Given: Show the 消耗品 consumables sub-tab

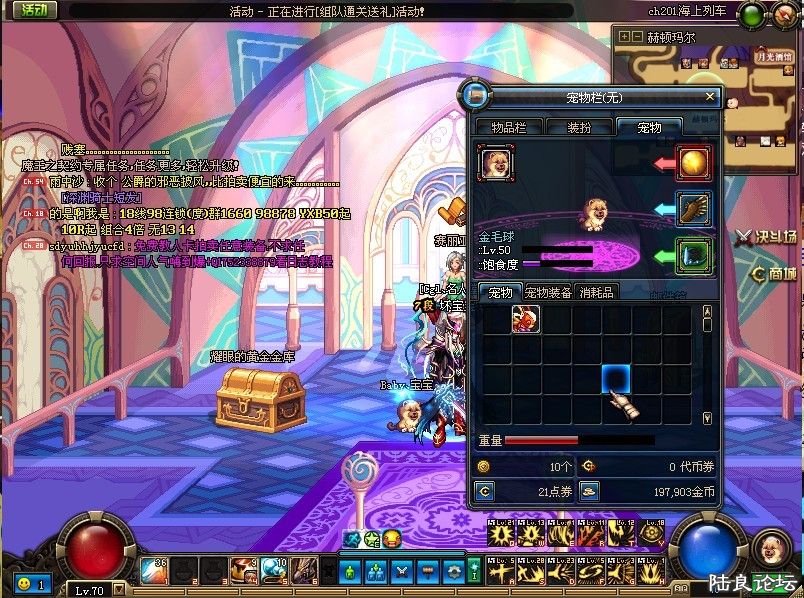Looking at the screenshot, I should 598,292.
